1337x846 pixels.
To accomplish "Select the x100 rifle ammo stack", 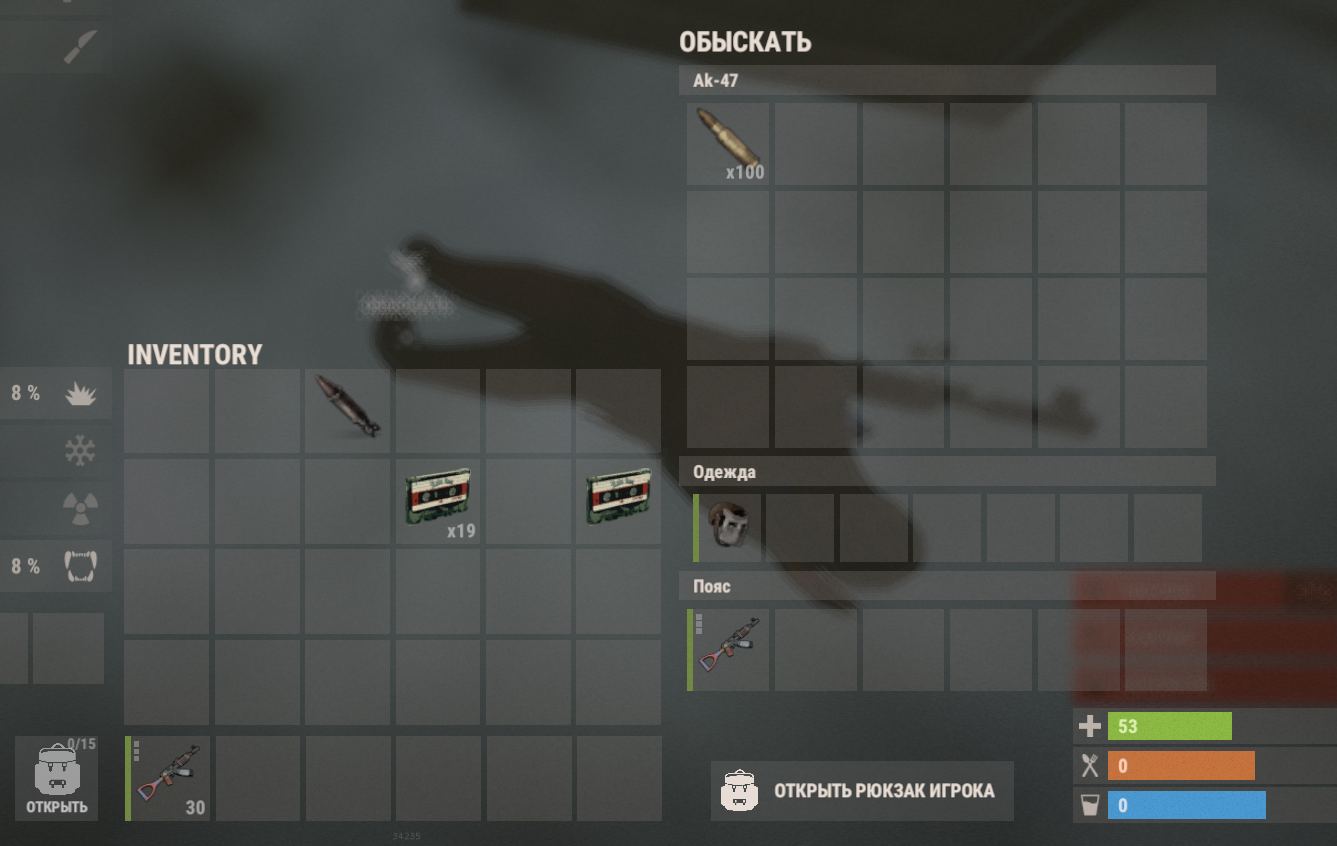I will (728, 144).
